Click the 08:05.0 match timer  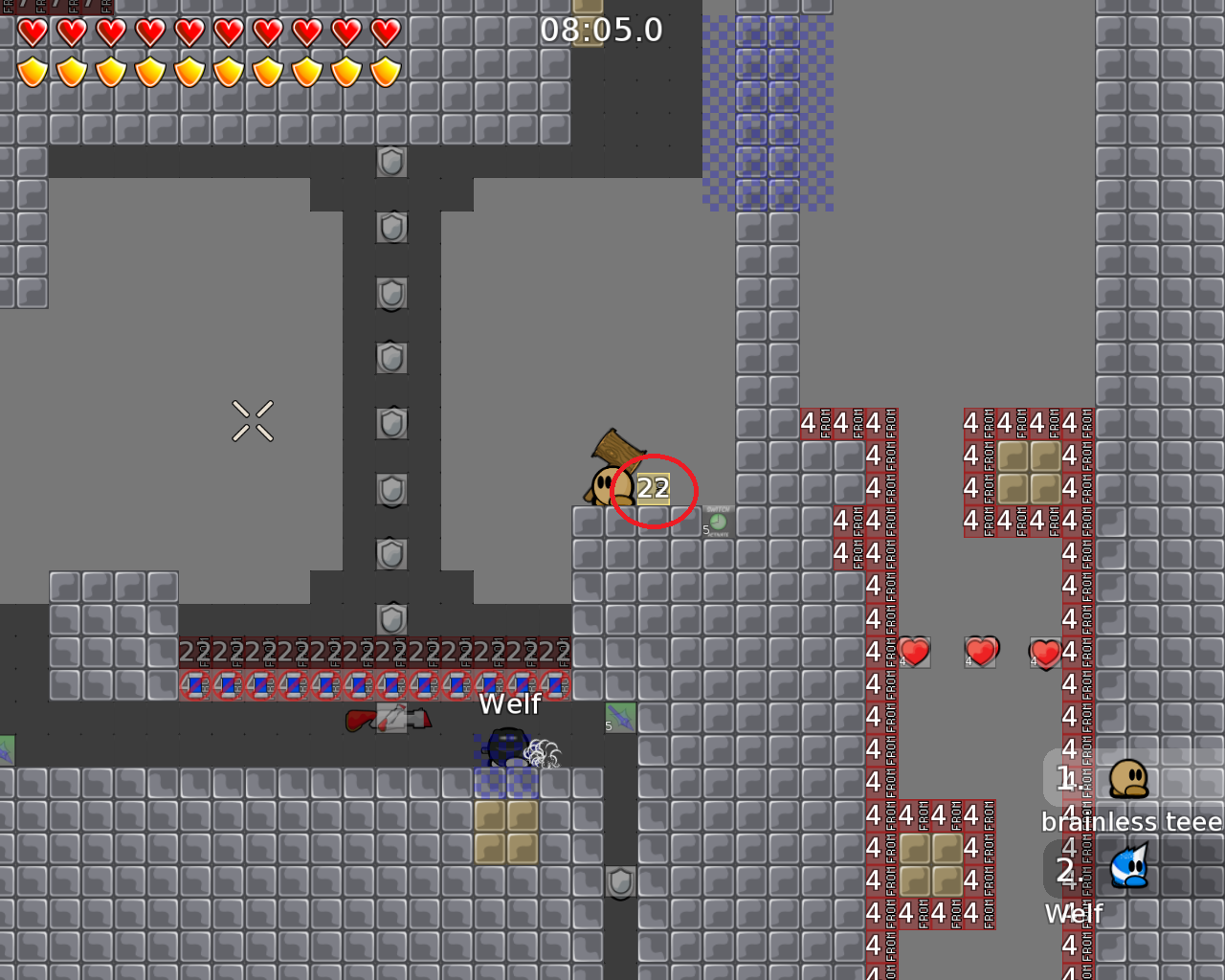coord(603,29)
